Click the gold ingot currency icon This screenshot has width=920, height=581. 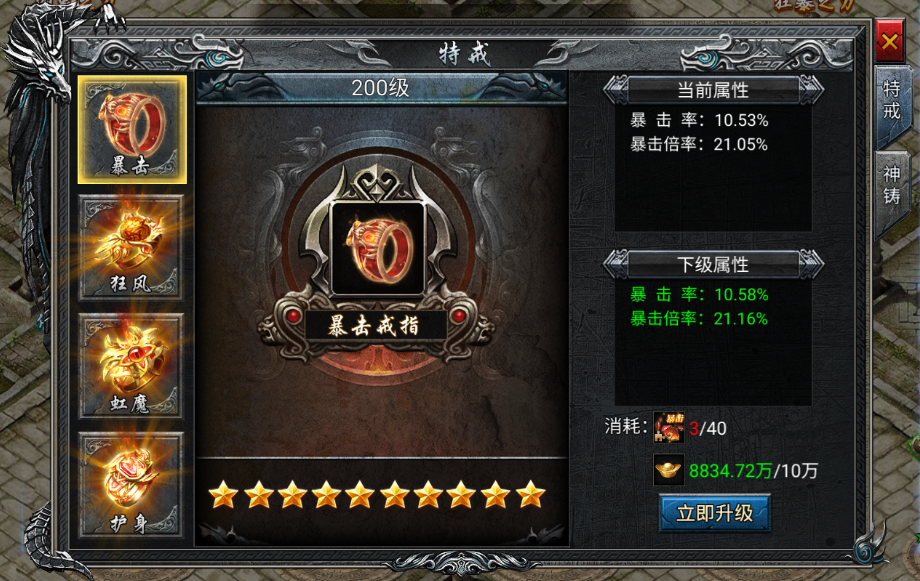[x=668, y=470]
